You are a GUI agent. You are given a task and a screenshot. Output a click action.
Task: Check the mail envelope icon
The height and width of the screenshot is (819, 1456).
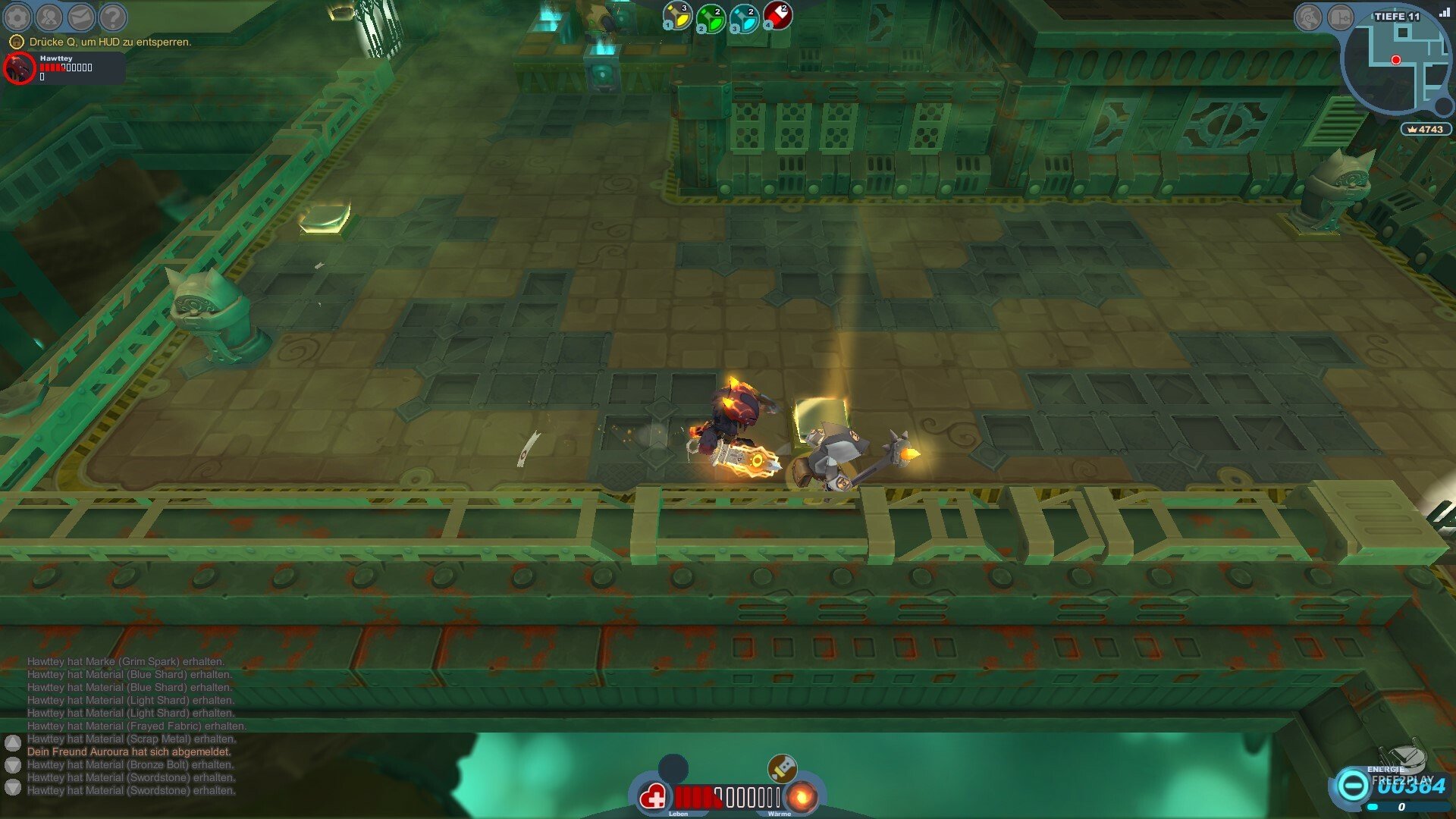pyautogui.click(x=81, y=17)
